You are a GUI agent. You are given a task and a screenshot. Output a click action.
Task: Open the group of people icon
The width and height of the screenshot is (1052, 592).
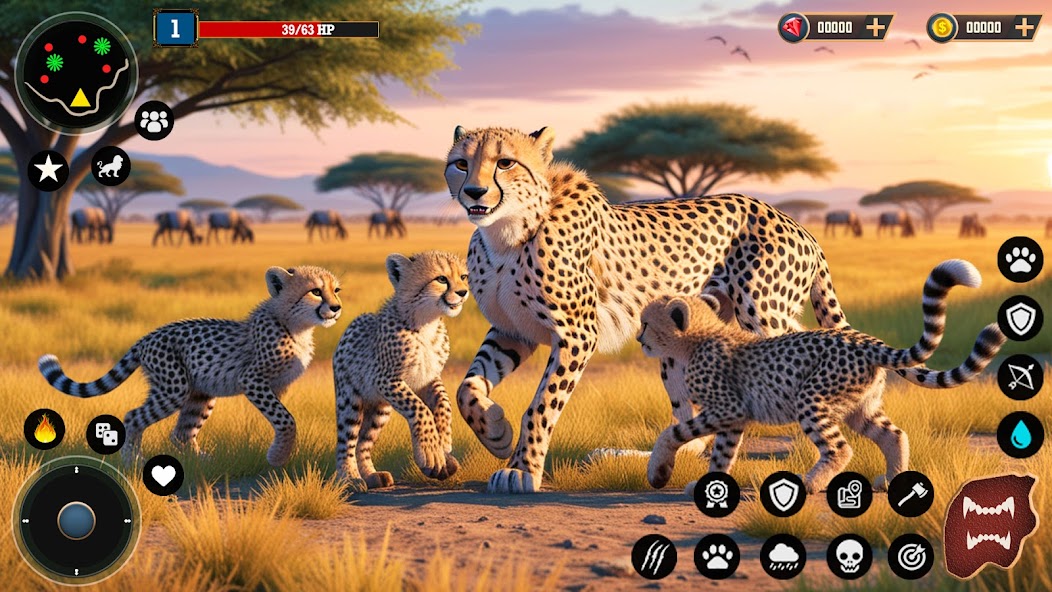pos(154,121)
